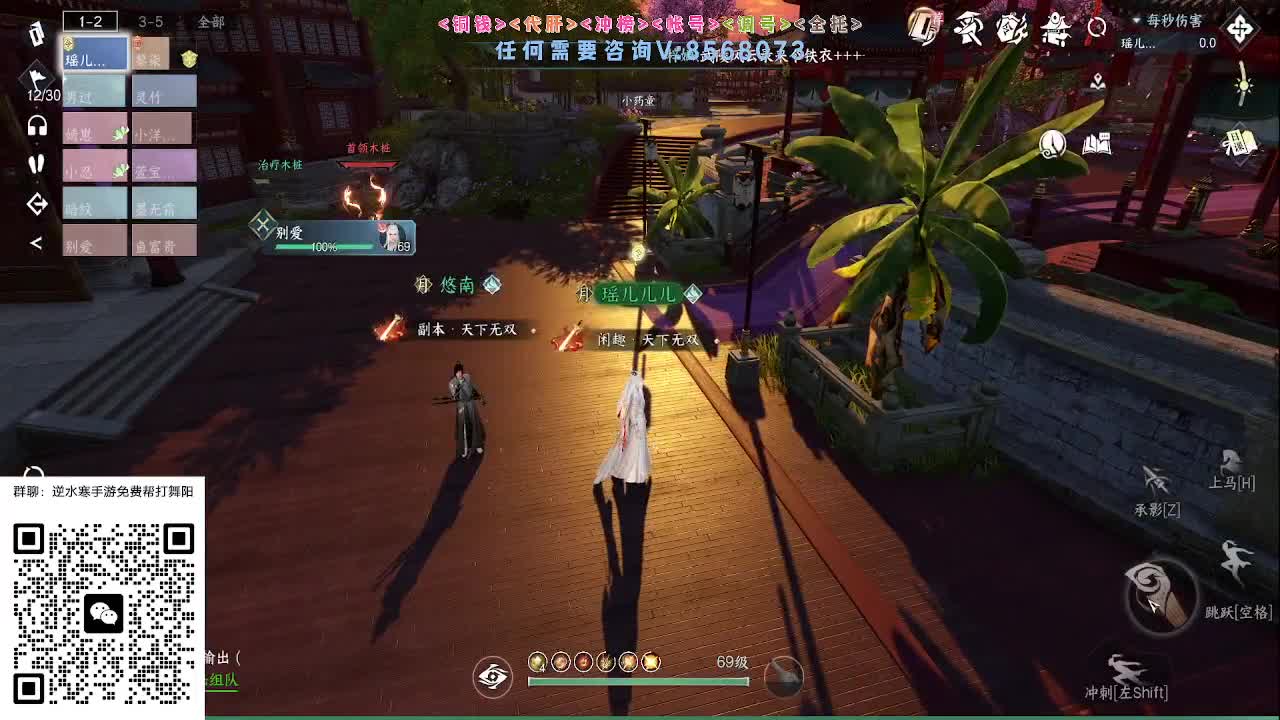Image resolution: width=1280 pixels, height=720 pixels.
Task: Switch to the 3-5 team tab
Action: (x=150, y=21)
